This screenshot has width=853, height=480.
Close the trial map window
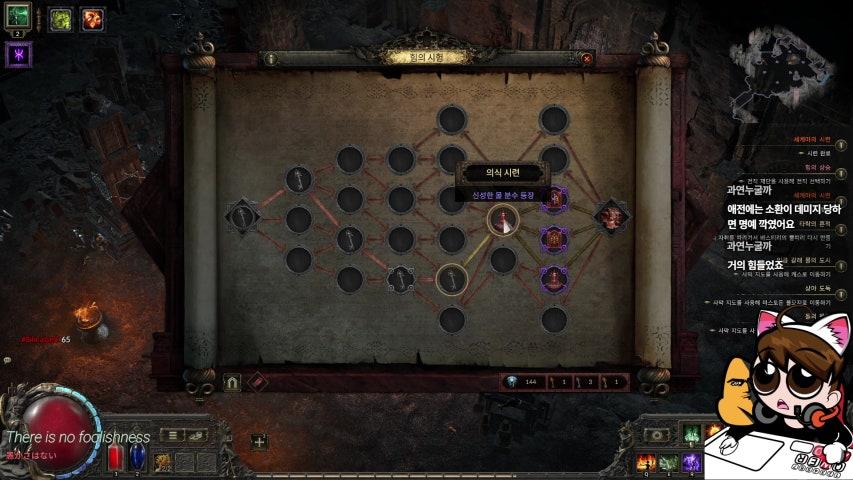[586, 59]
